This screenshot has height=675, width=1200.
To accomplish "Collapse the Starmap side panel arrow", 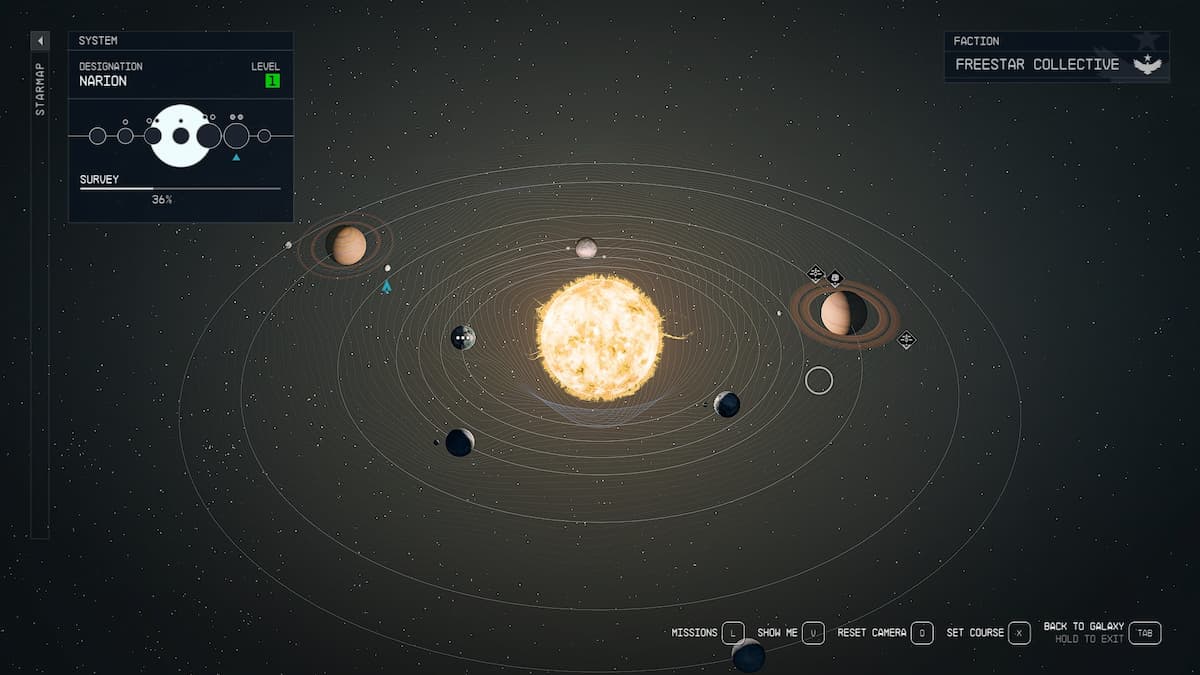I will (x=40, y=41).
